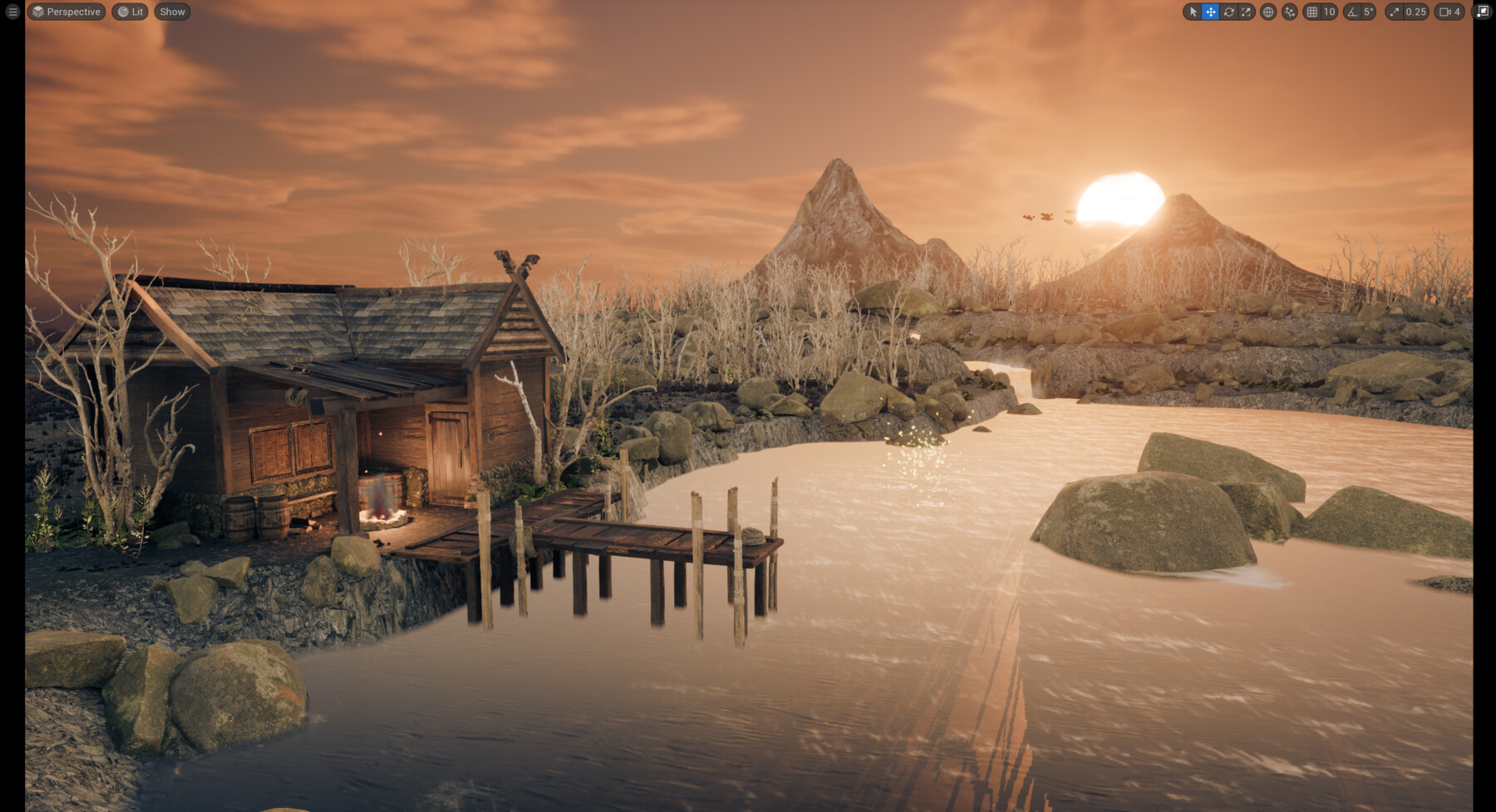Toggle the globe coordinate space button

pyautogui.click(x=1268, y=12)
